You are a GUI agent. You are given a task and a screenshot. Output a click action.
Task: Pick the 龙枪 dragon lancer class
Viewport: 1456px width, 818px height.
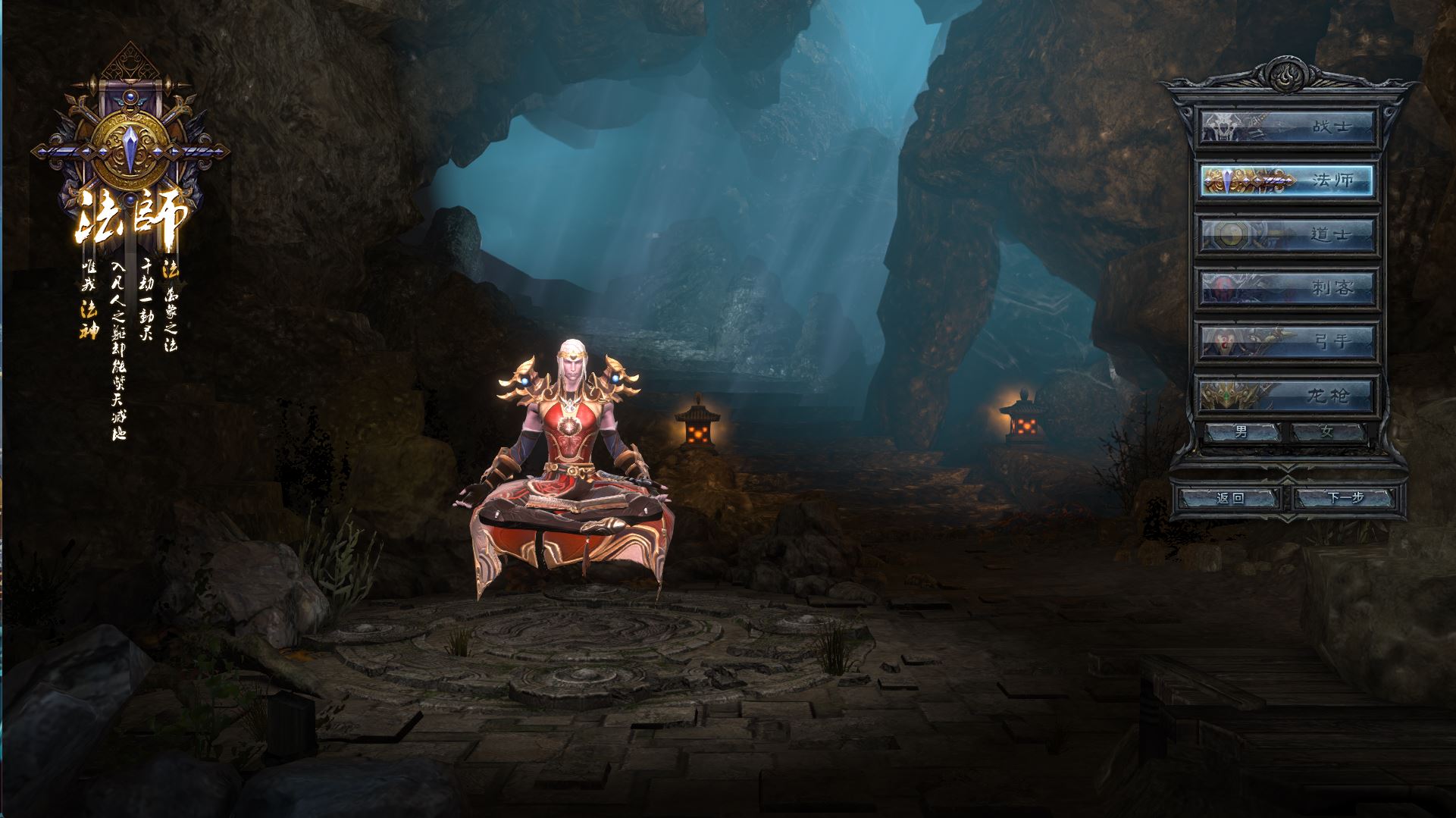(x=1286, y=395)
